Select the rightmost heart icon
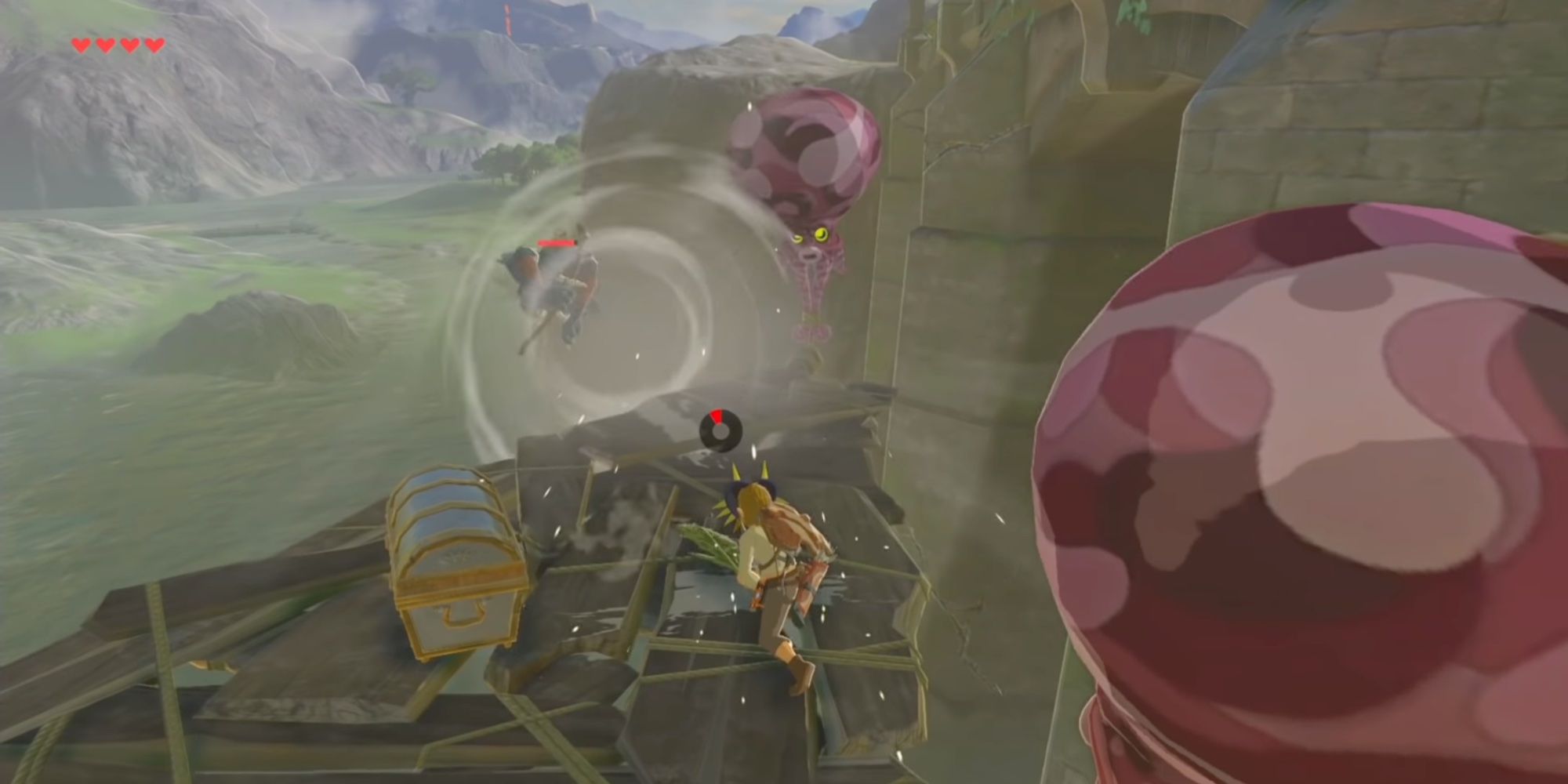Viewport: 1568px width, 784px height. pyautogui.click(x=155, y=45)
